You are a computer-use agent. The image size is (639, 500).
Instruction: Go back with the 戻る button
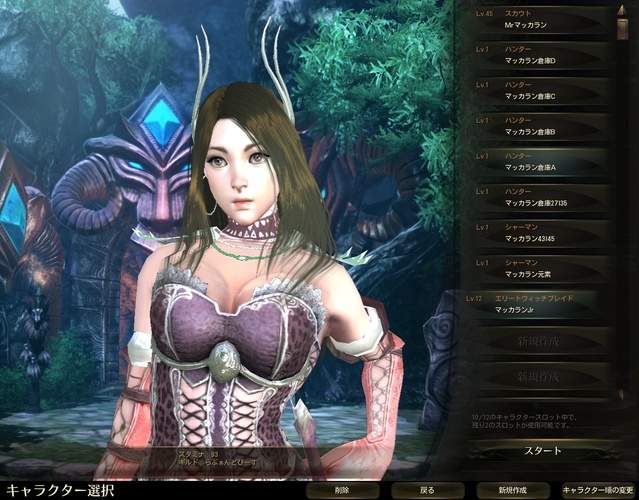point(427,491)
